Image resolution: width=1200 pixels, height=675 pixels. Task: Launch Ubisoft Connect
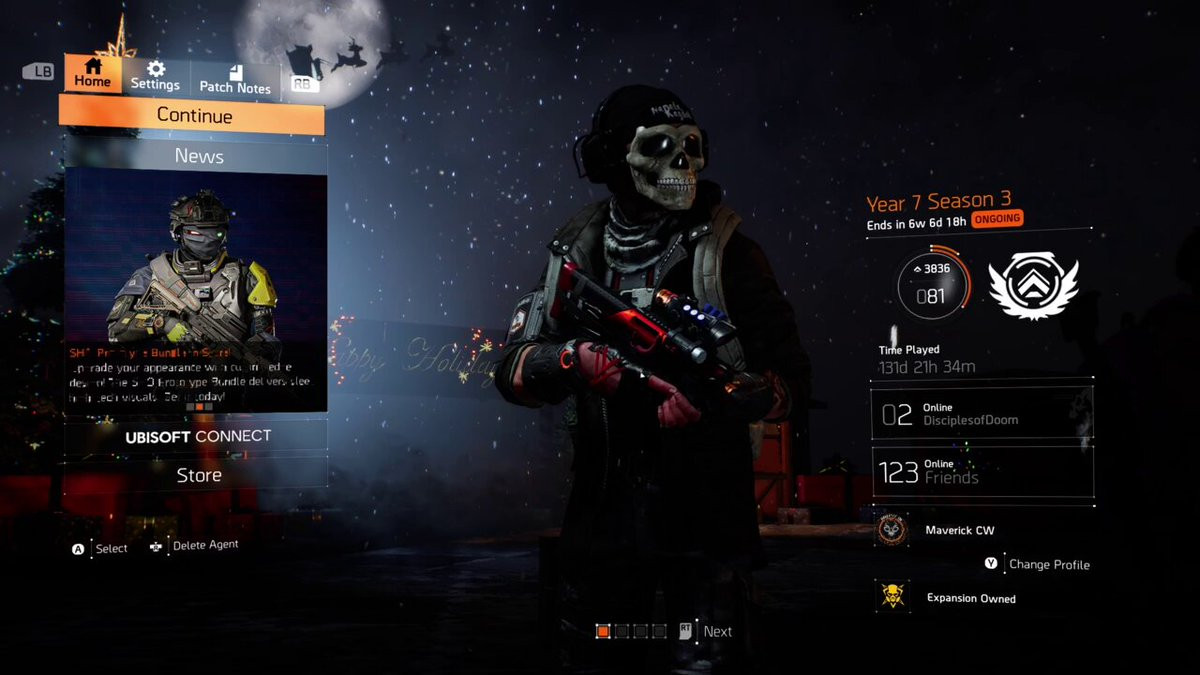pos(197,436)
